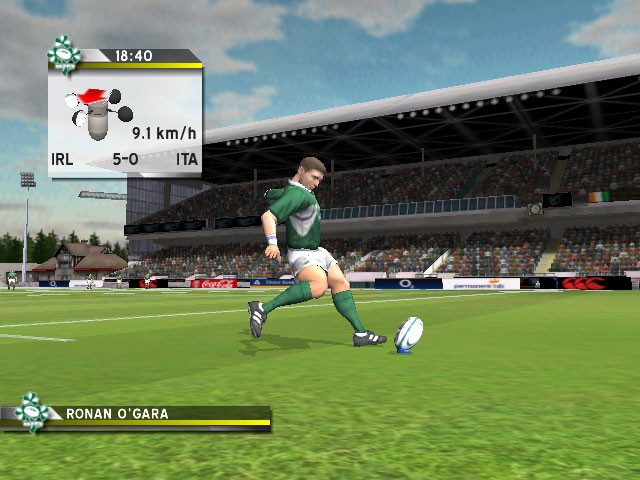640x480 pixels.
Task: Click the wind direction windsock indicator
Action: coord(93,108)
